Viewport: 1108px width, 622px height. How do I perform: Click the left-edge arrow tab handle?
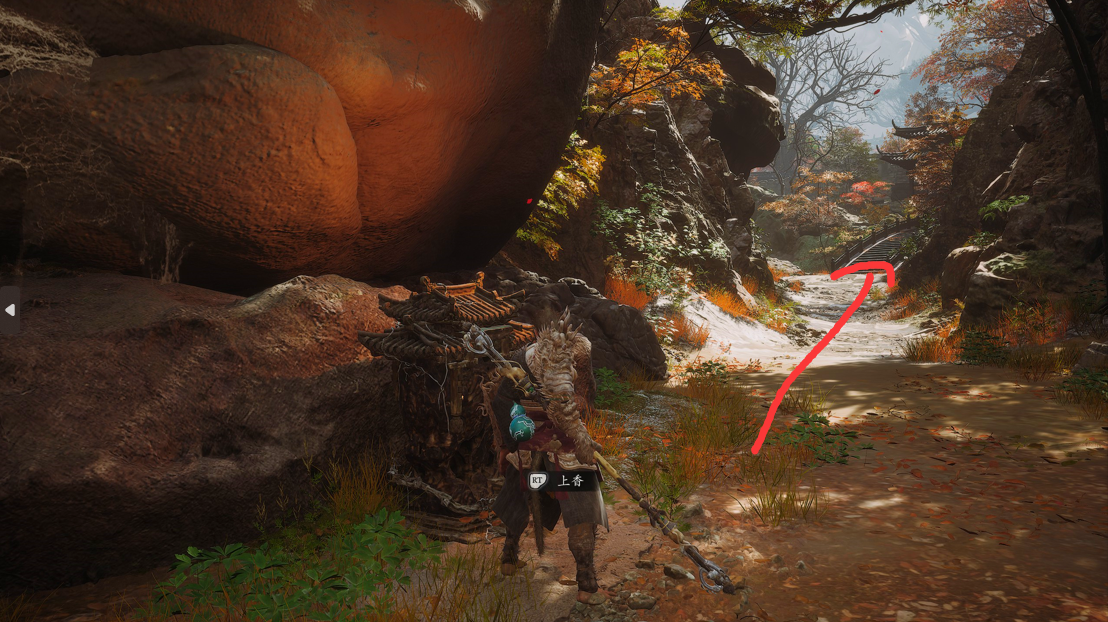pos(9,310)
